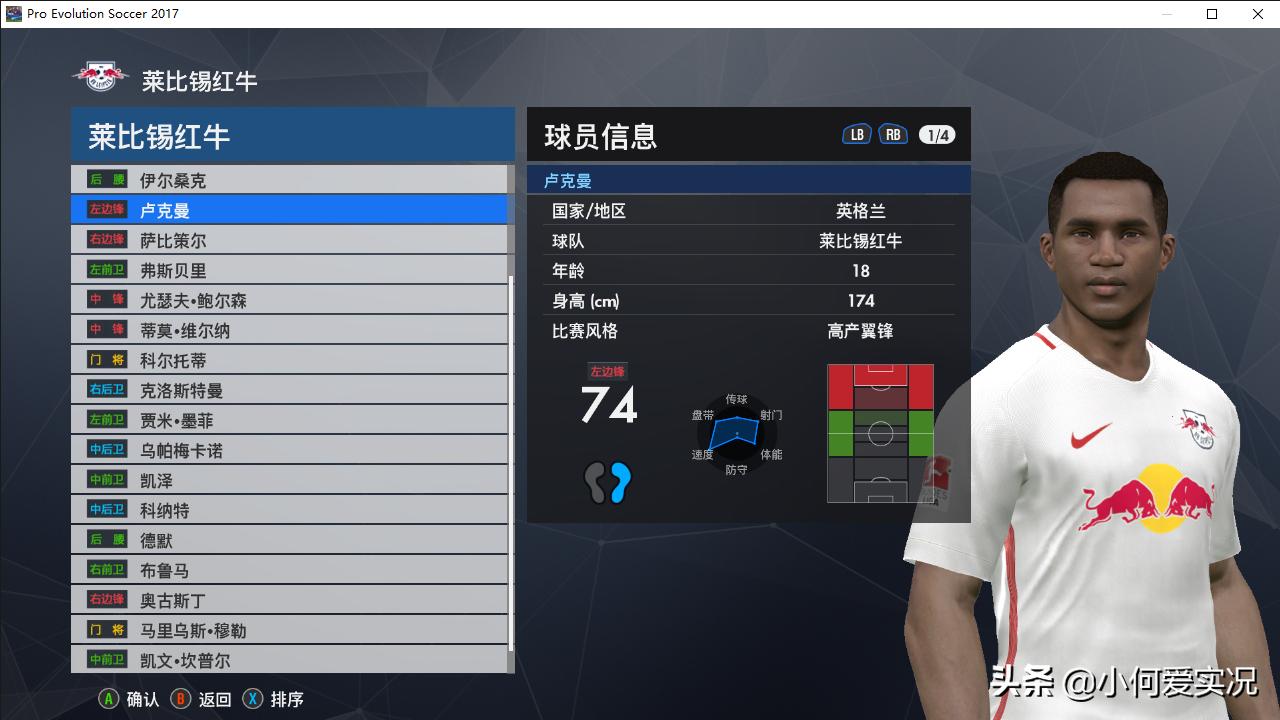This screenshot has height=720, width=1280.
Task: Click the RB Leipzig club crest icon
Action: tap(98, 74)
